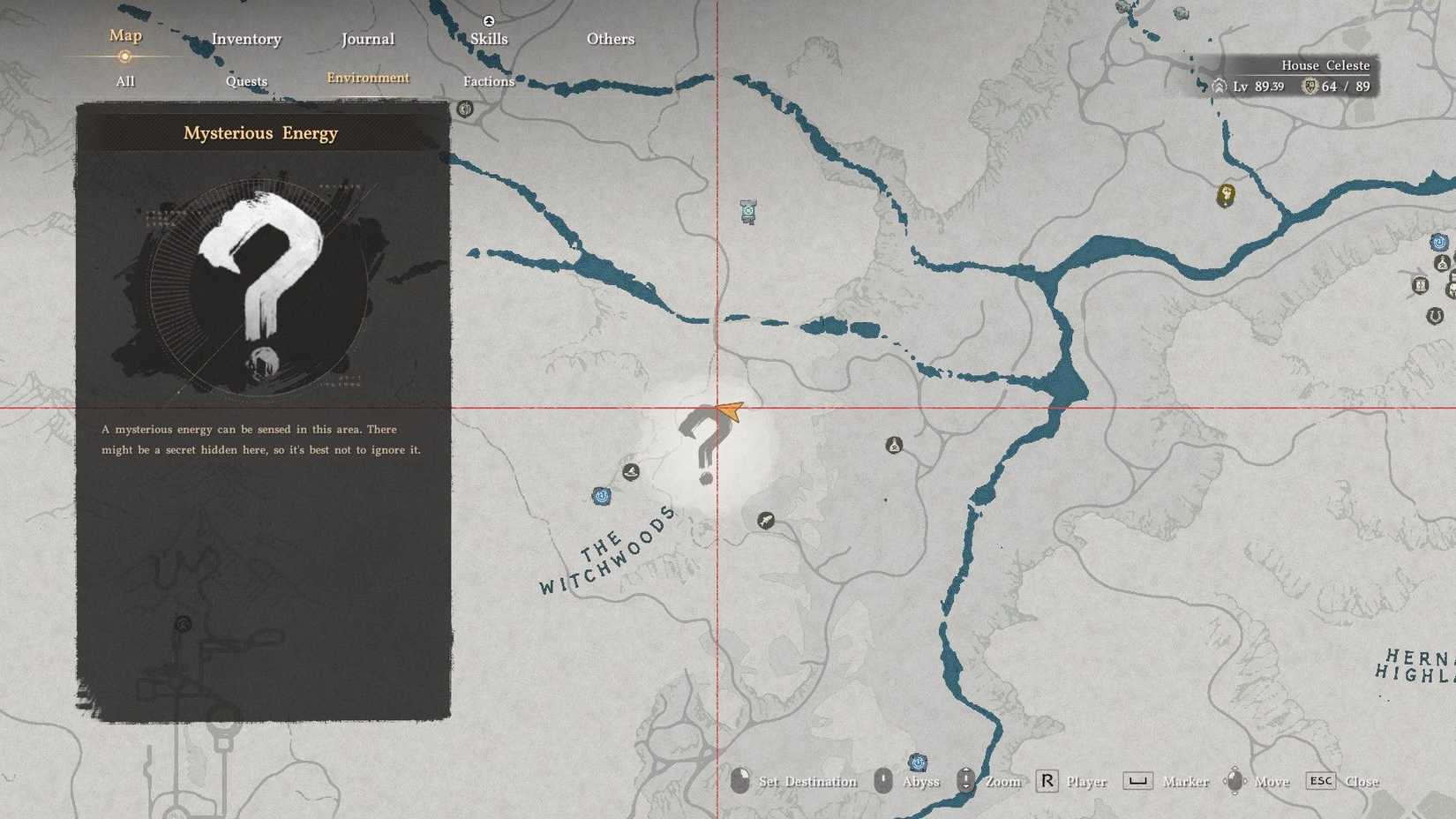Image resolution: width=1456 pixels, height=819 pixels.
Task: Open the Abyss swirl icon in the bottom bar
Action: click(918, 762)
